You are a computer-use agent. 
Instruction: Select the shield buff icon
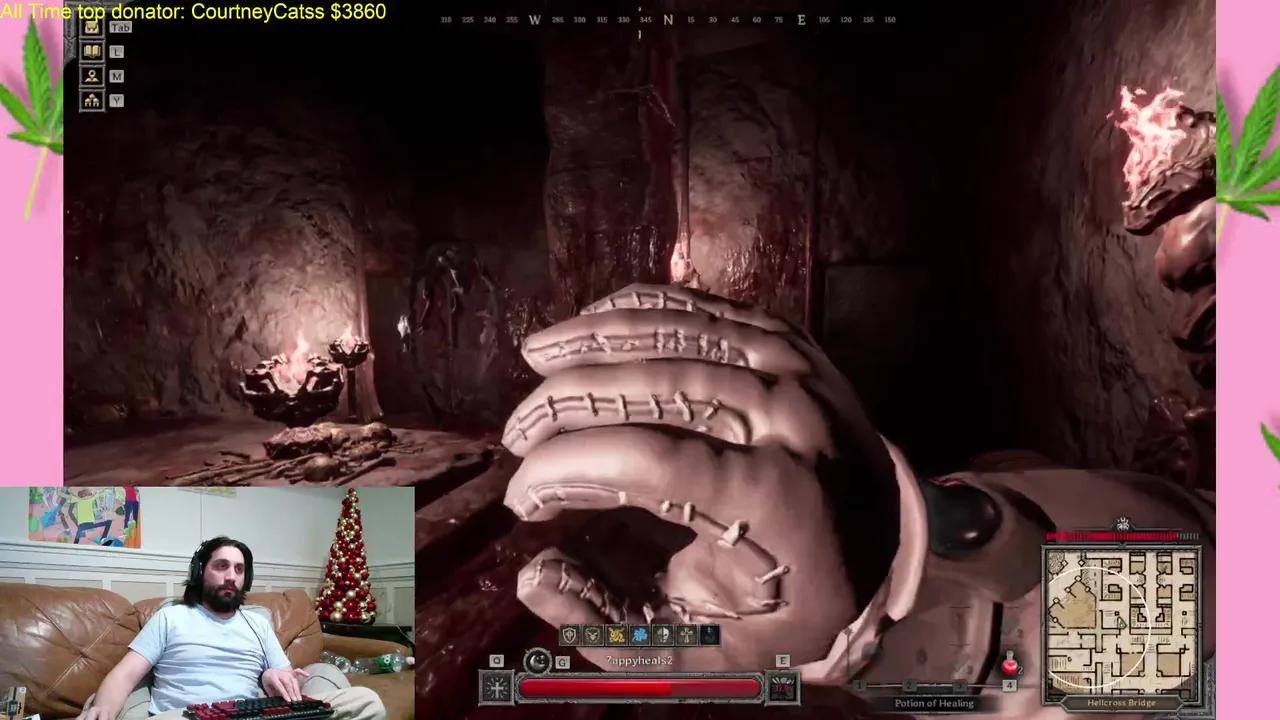coord(567,635)
